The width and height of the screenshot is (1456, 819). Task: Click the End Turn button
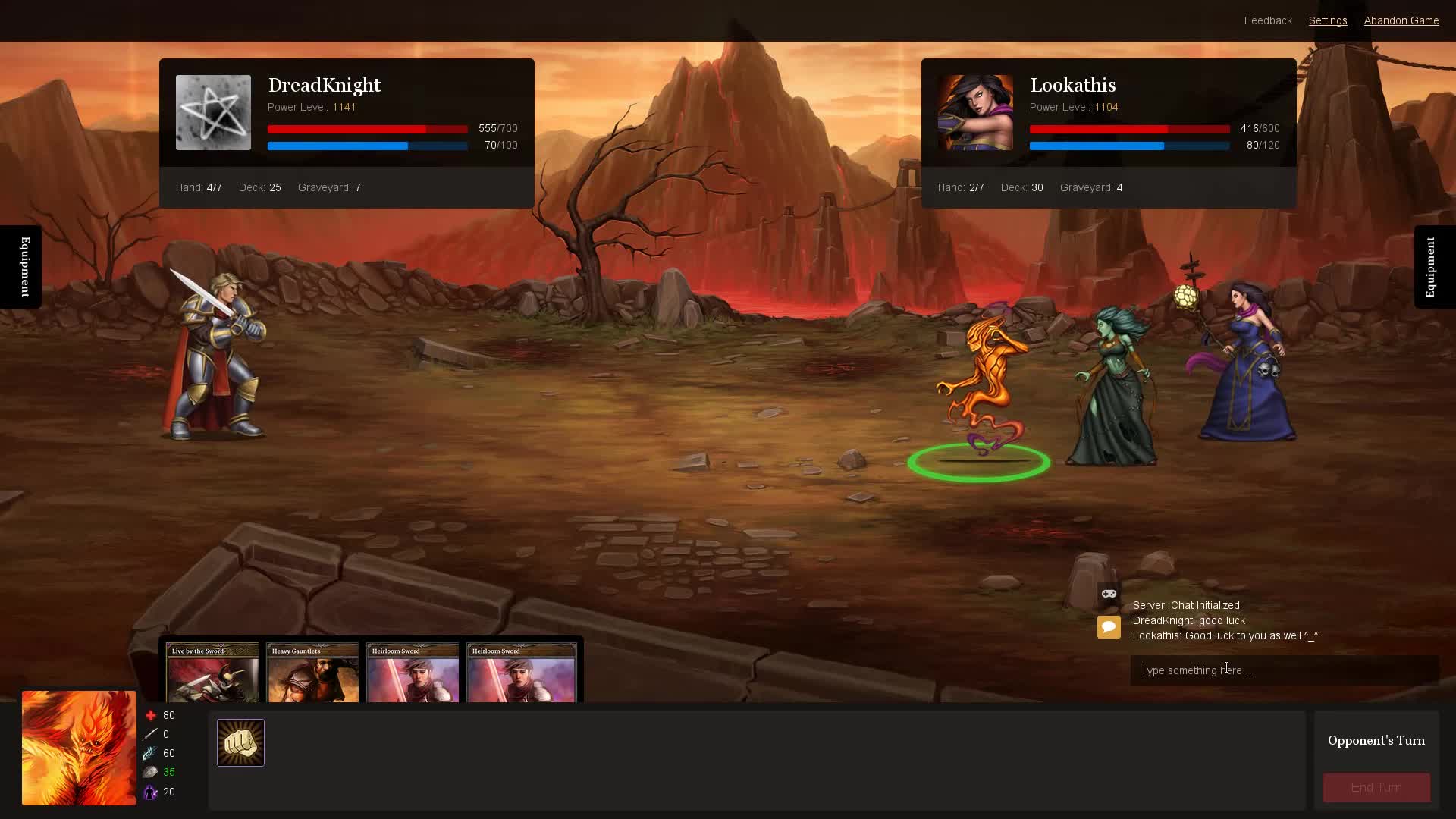tap(1375, 787)
